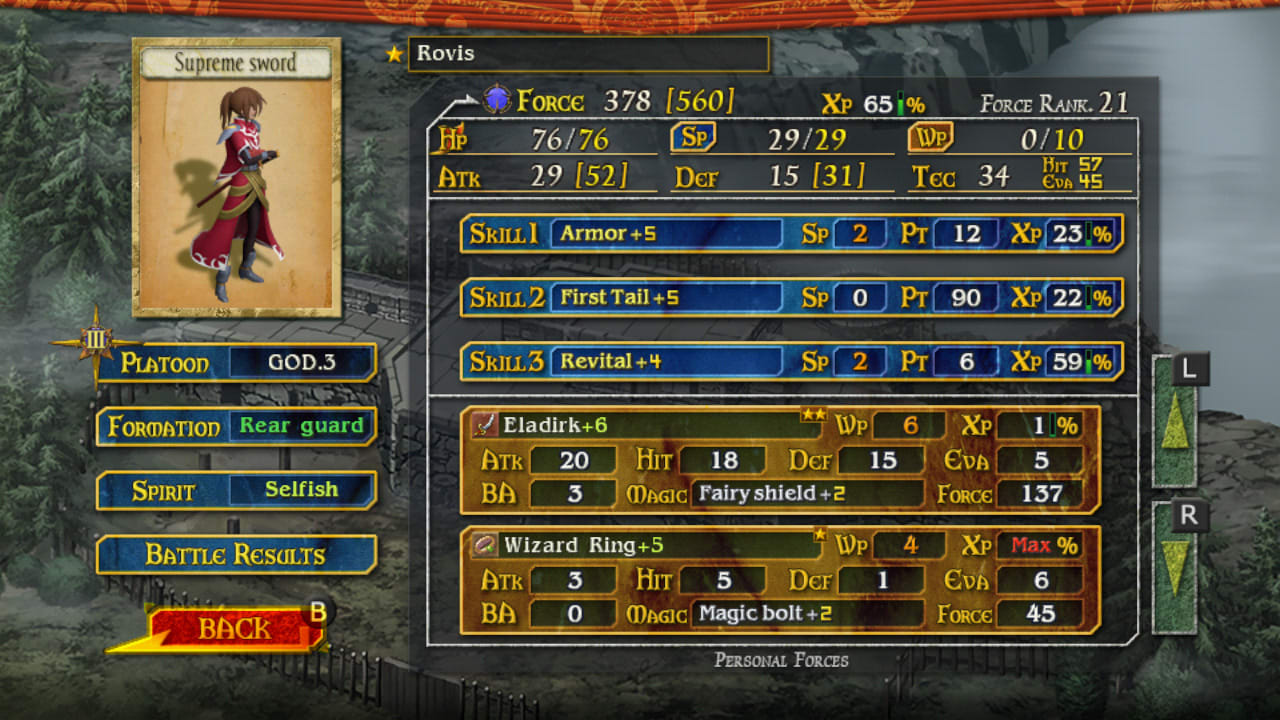Viewport: 1280px width, 720px height.
Task: Edit the Rovis name field
Action: click(x=588, y=54)
